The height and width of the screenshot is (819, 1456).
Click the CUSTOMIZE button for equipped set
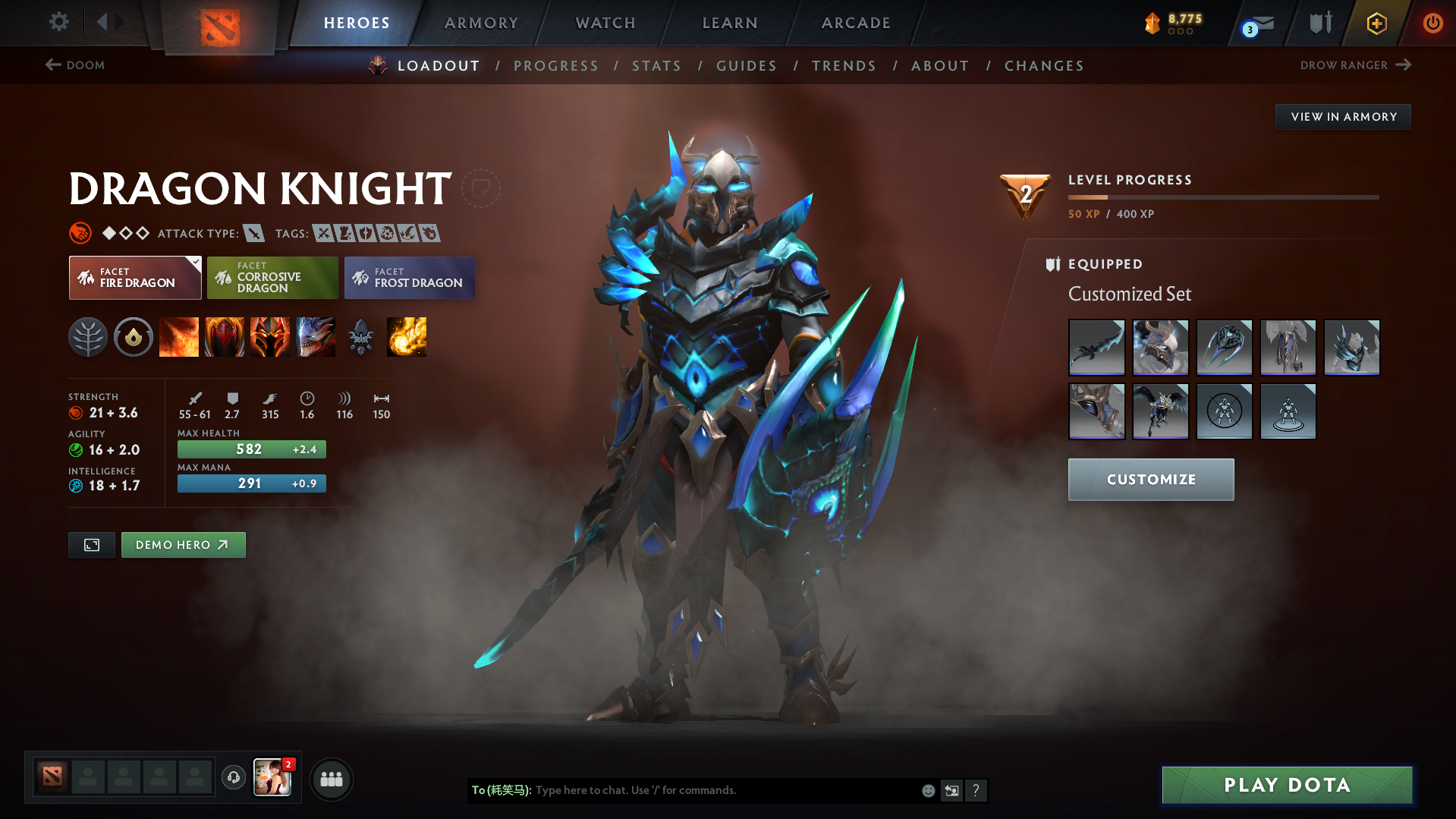coord(1150,479)
